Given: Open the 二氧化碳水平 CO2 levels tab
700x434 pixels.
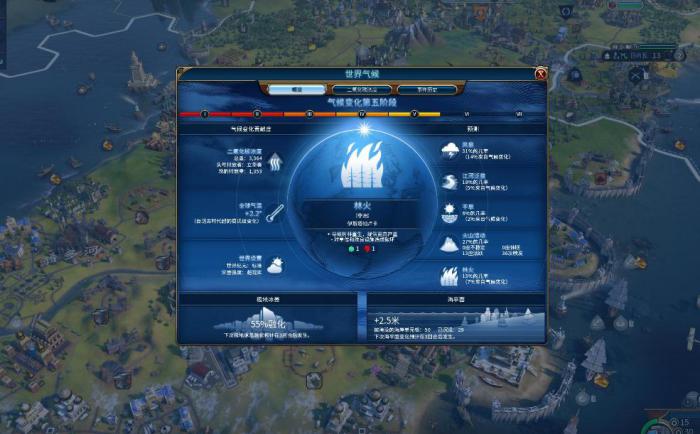Looking at the screenshot, I should pos(354,89).
